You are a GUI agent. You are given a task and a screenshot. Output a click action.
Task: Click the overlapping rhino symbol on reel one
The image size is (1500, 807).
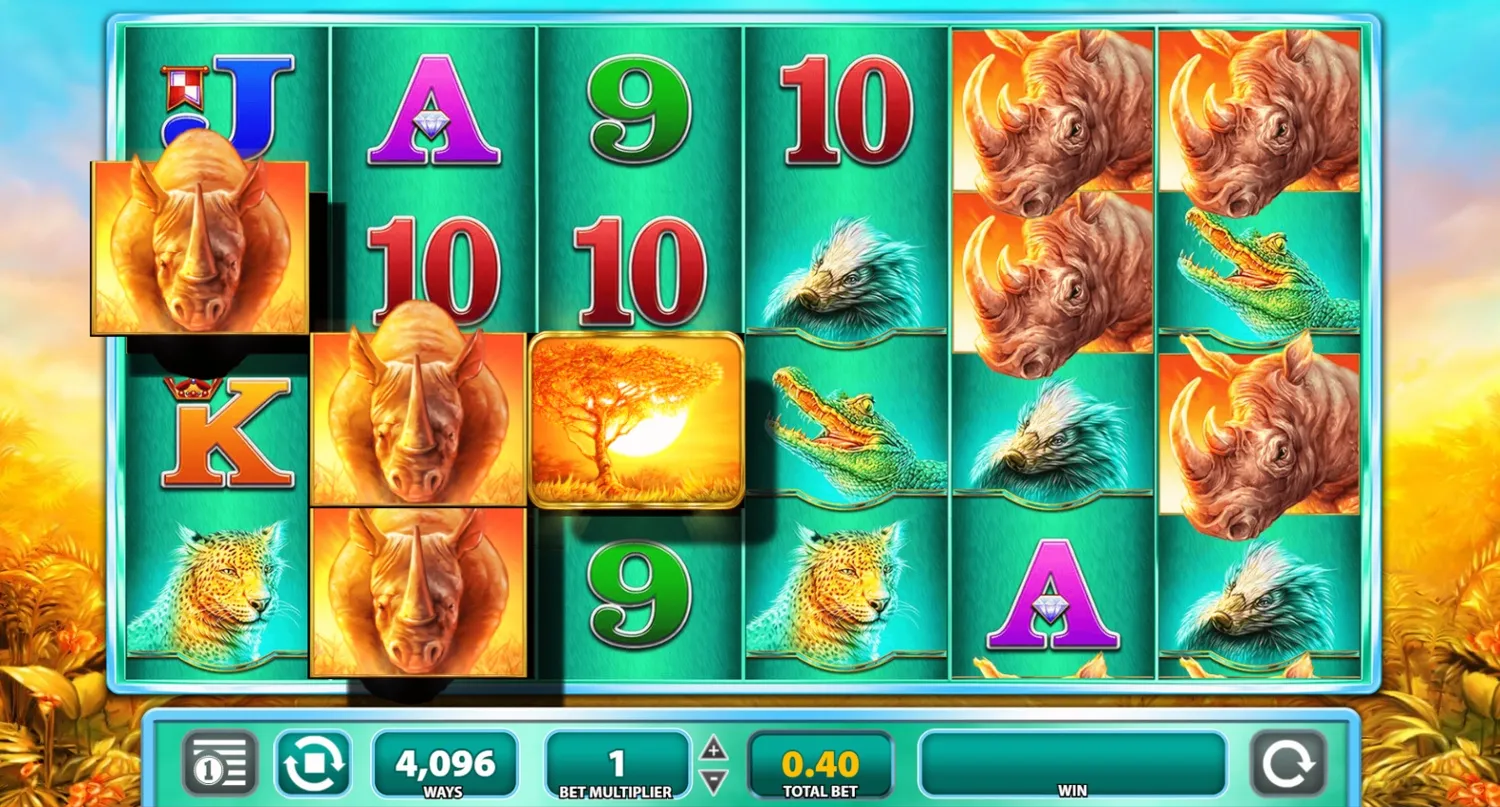tap(198, 243)
